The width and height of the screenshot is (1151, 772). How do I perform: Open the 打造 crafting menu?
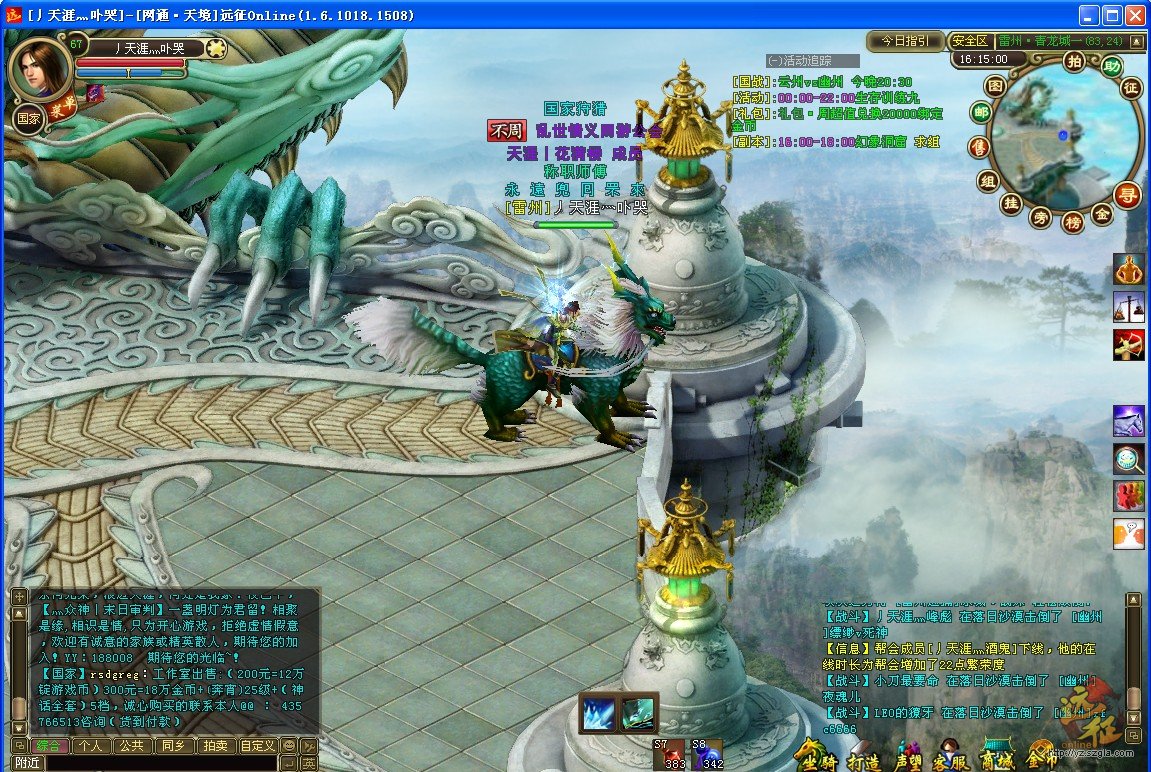point(861,755)
